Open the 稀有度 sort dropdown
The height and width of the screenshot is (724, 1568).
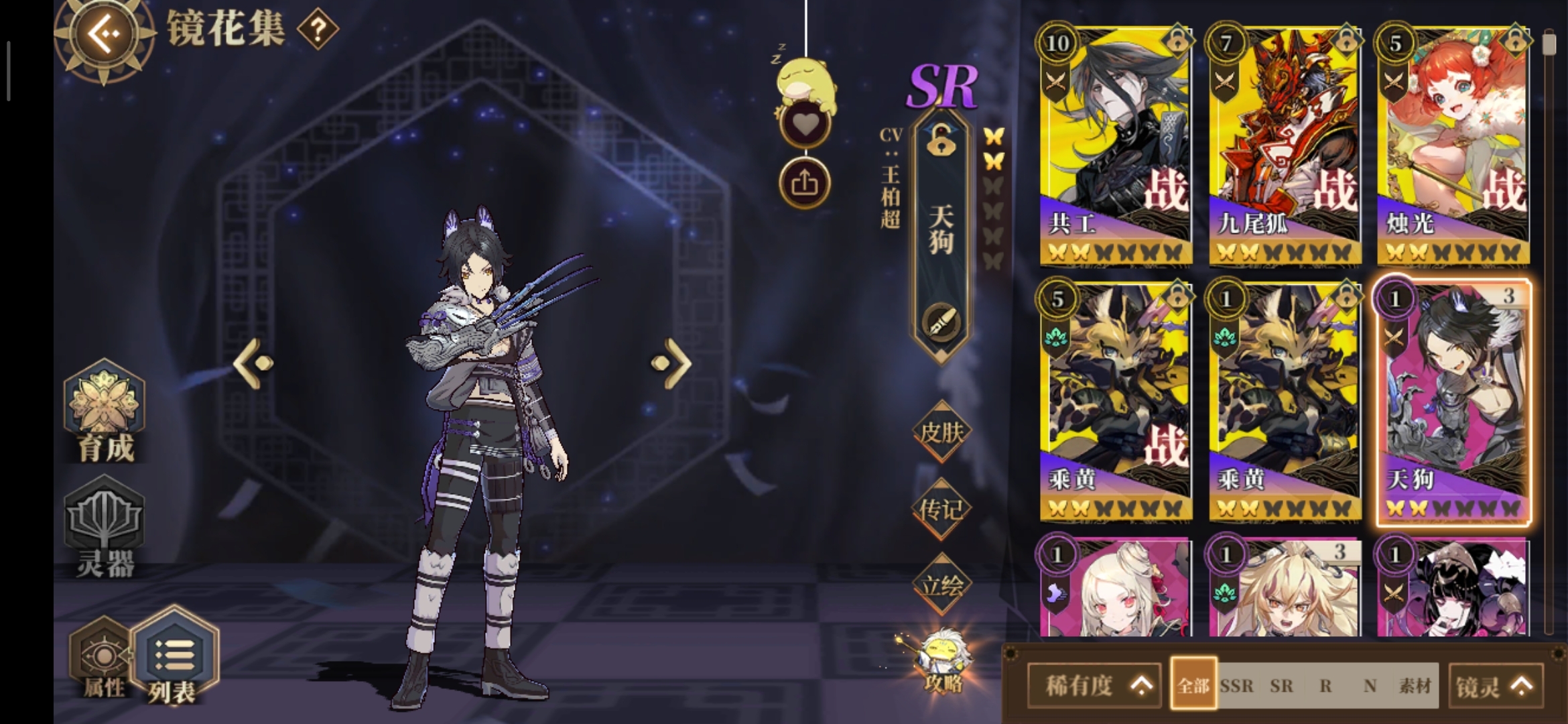click(1094, 685)
